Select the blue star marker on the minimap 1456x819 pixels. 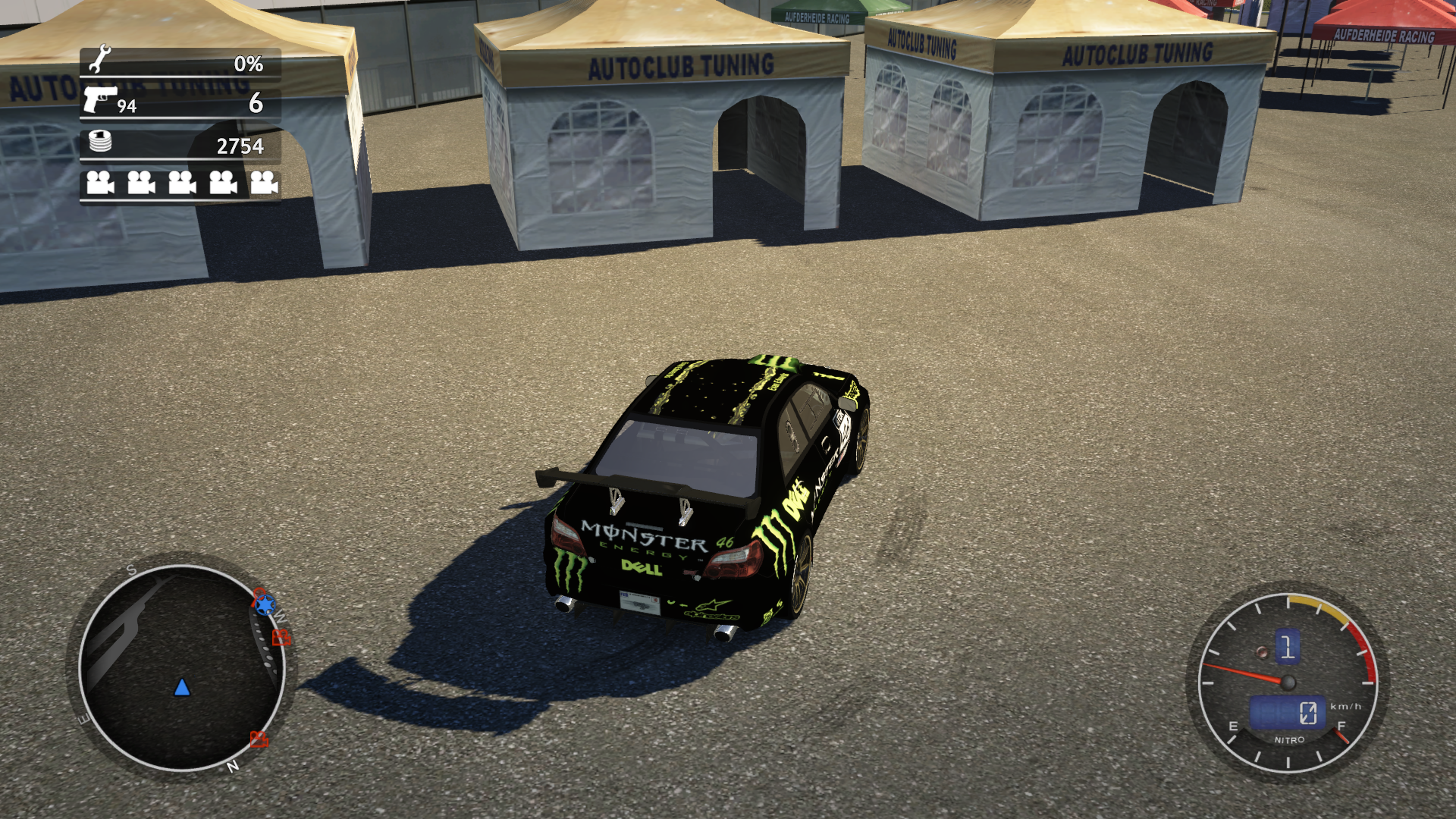pyautogui.click(x=265, y=604)
